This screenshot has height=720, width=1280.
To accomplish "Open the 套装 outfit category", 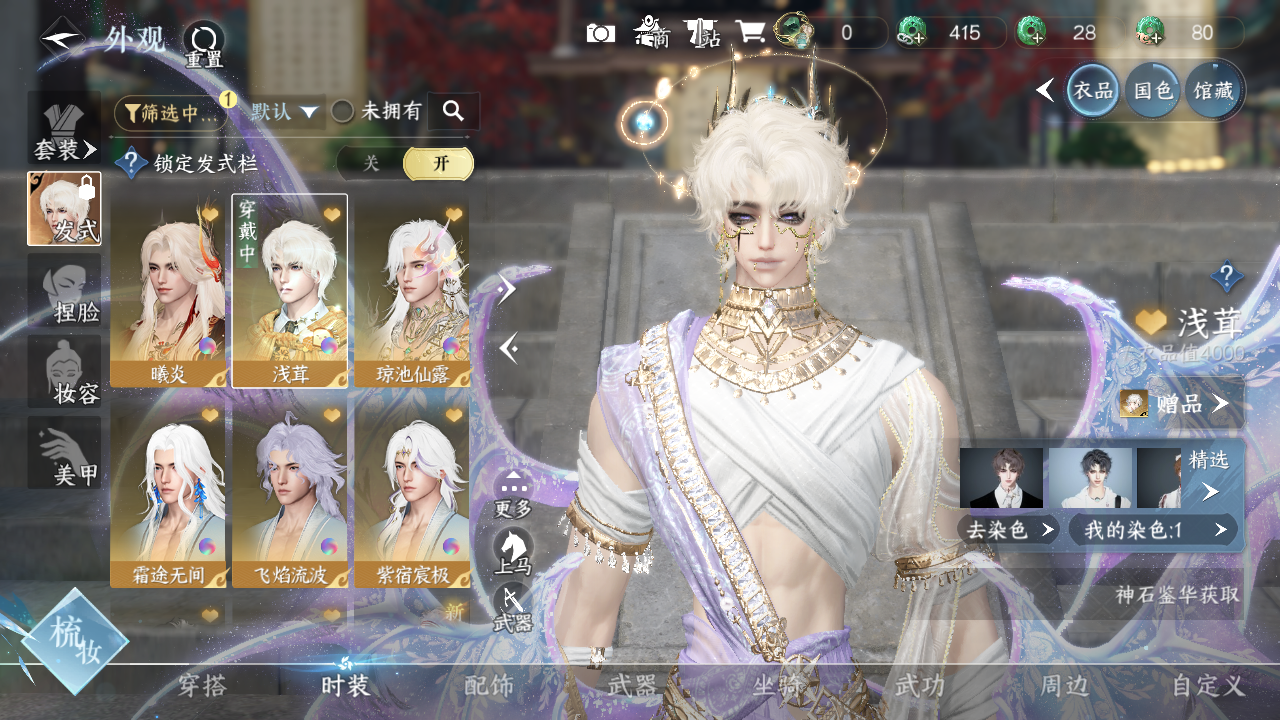I will 64,130.
